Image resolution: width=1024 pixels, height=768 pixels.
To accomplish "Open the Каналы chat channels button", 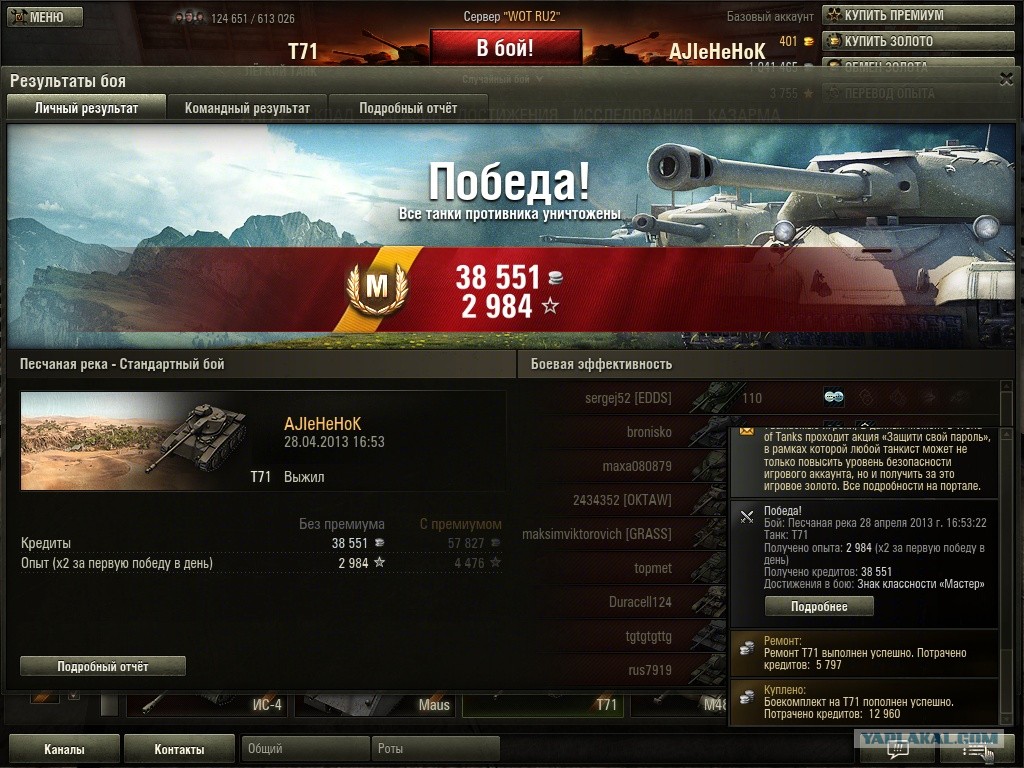I will pos(64,749).
